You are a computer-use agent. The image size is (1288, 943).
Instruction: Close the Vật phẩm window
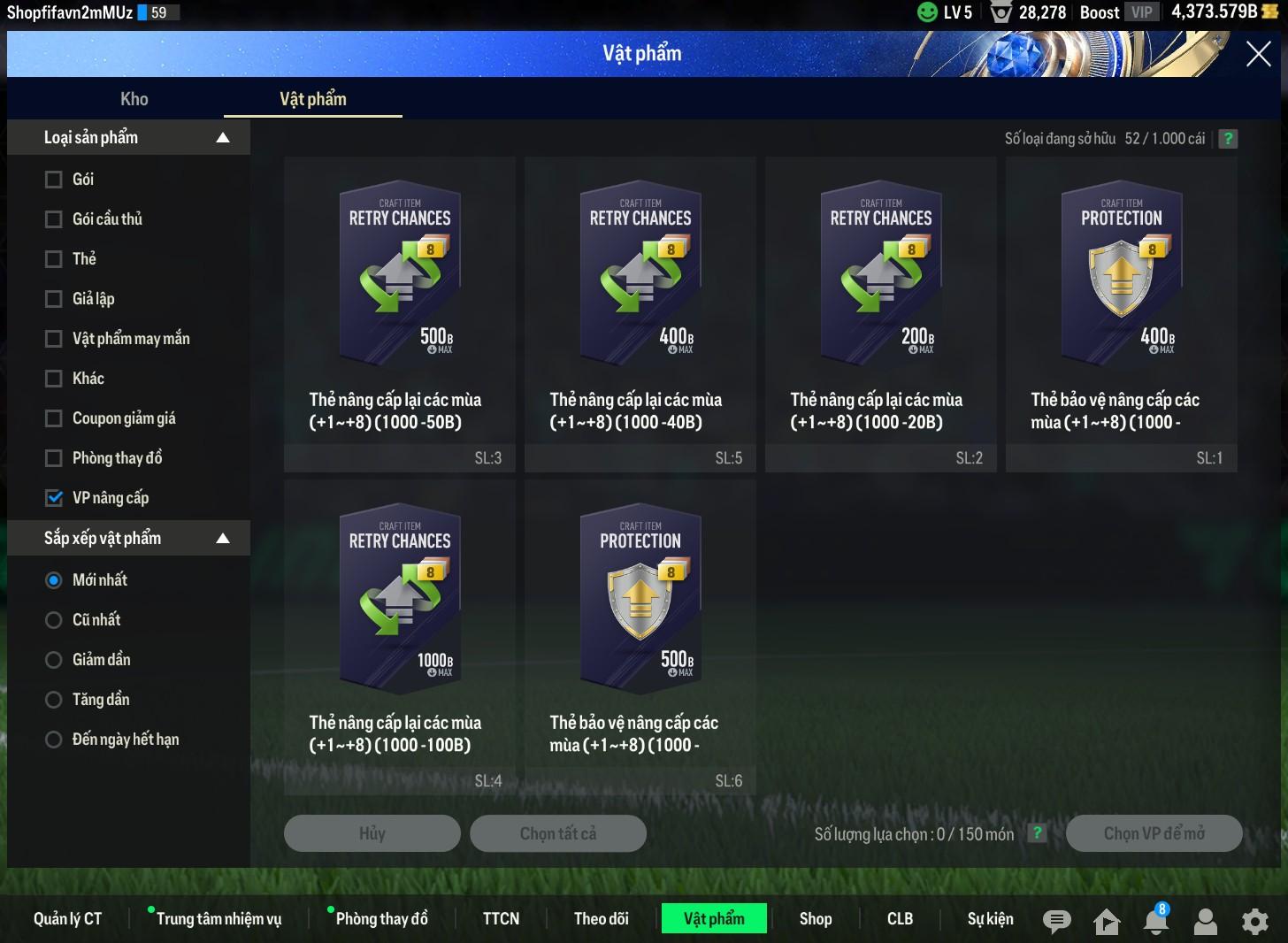coord(1258,54)
